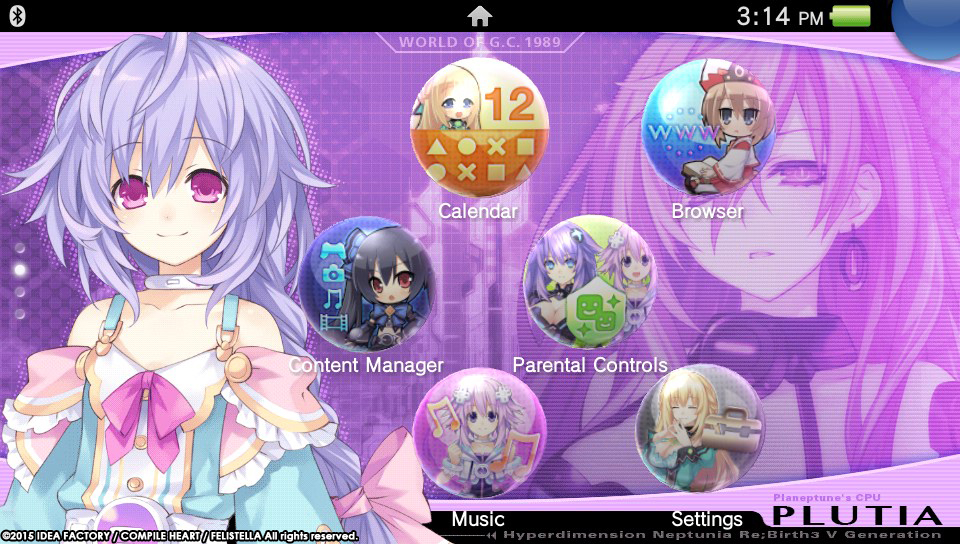Select the Parental Controls bubble
Image resolution: width=960 pixels, height=544 pixels.
589,285
